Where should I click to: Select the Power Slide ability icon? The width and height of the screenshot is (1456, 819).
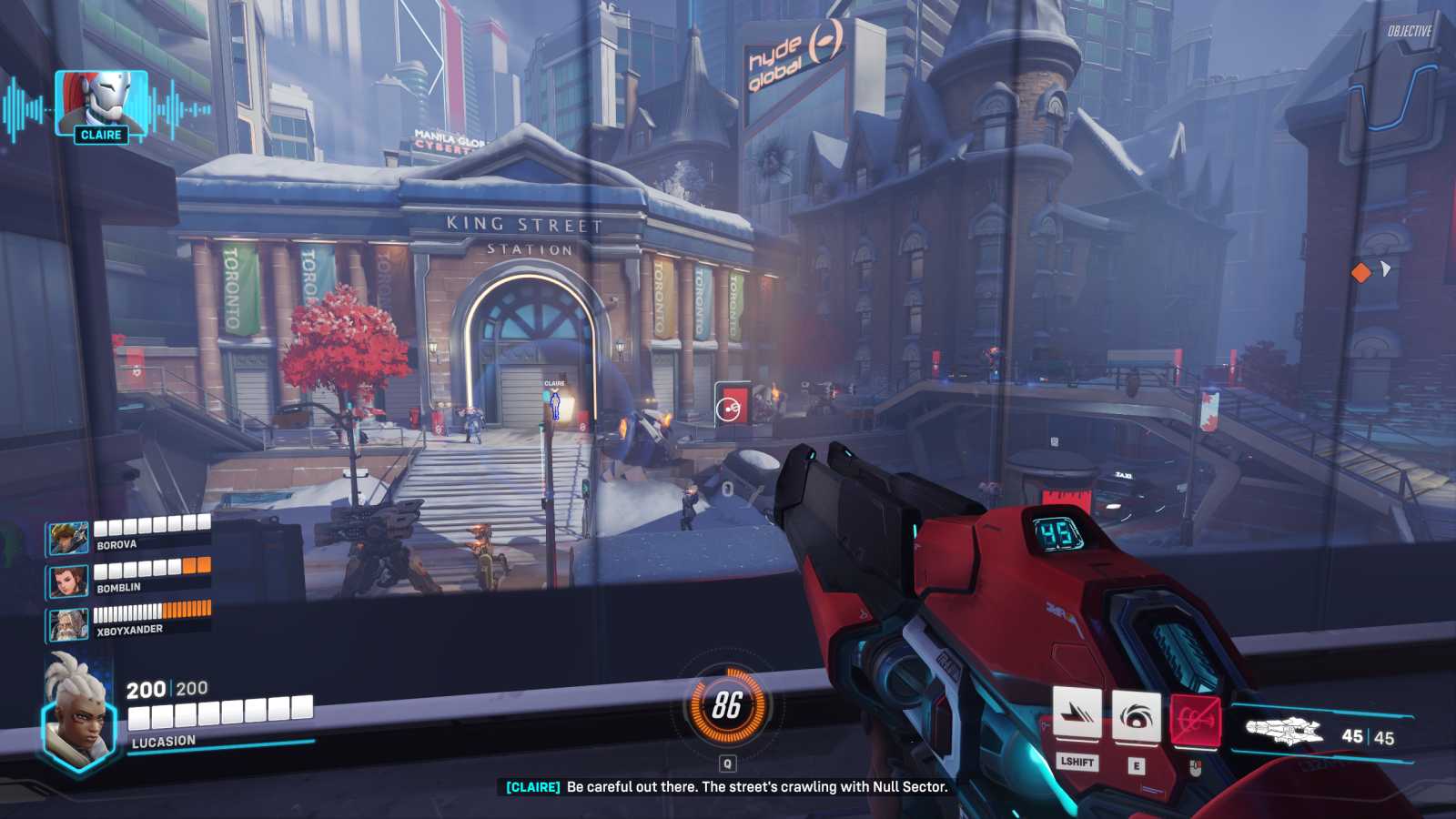coord(1077,715)
